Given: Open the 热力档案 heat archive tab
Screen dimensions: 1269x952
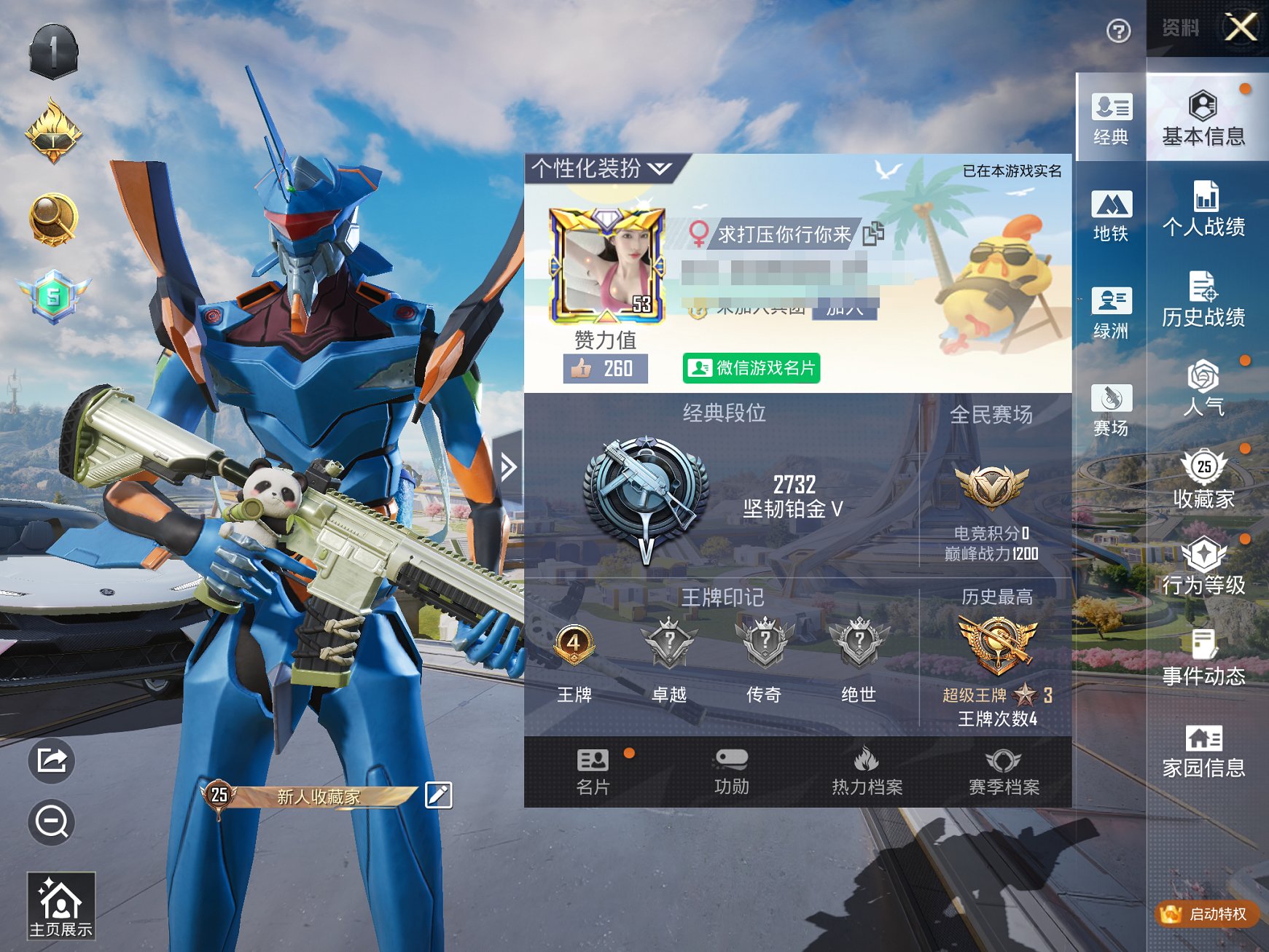Looking at the screenshot, I should click(867, 771).
